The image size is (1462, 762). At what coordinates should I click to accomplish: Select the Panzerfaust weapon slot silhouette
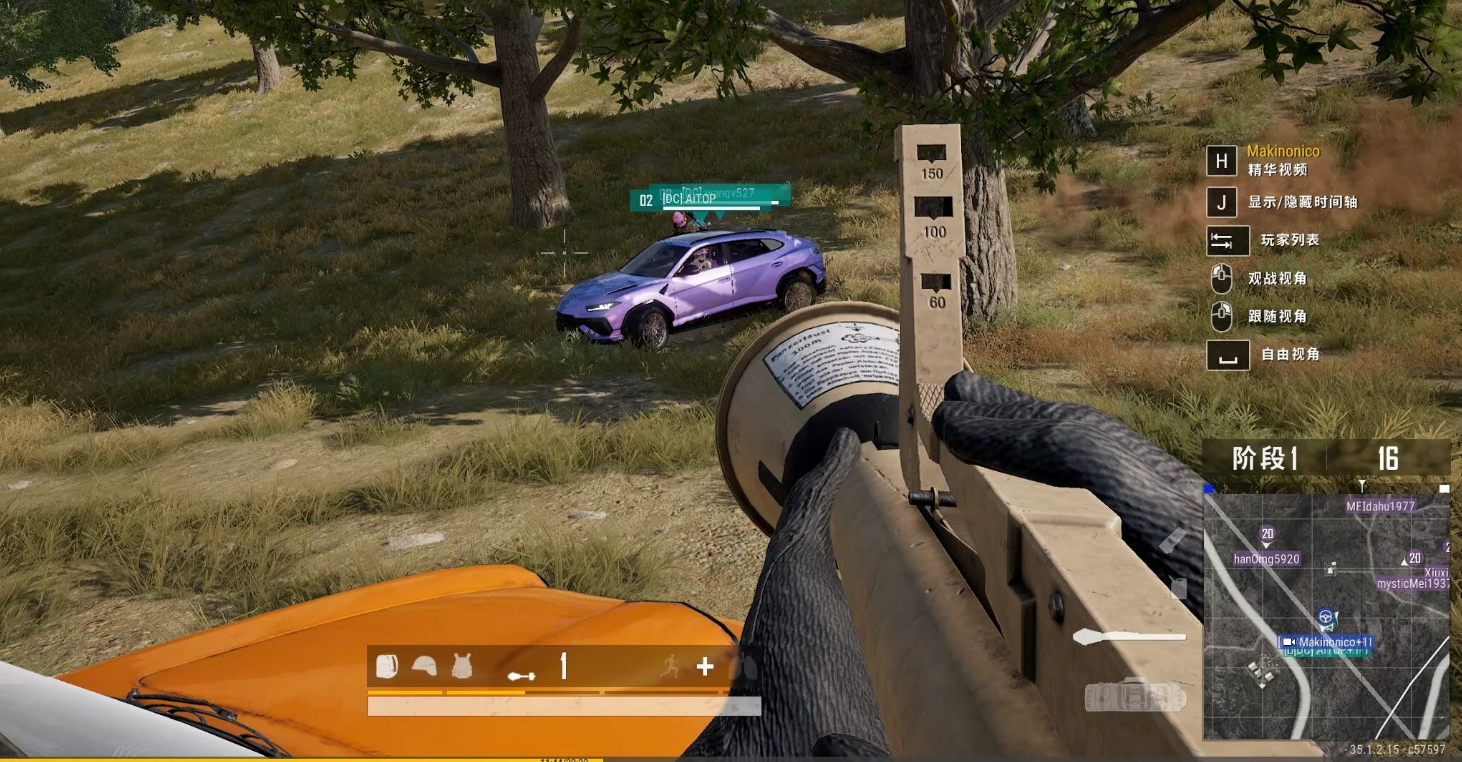1128,636
